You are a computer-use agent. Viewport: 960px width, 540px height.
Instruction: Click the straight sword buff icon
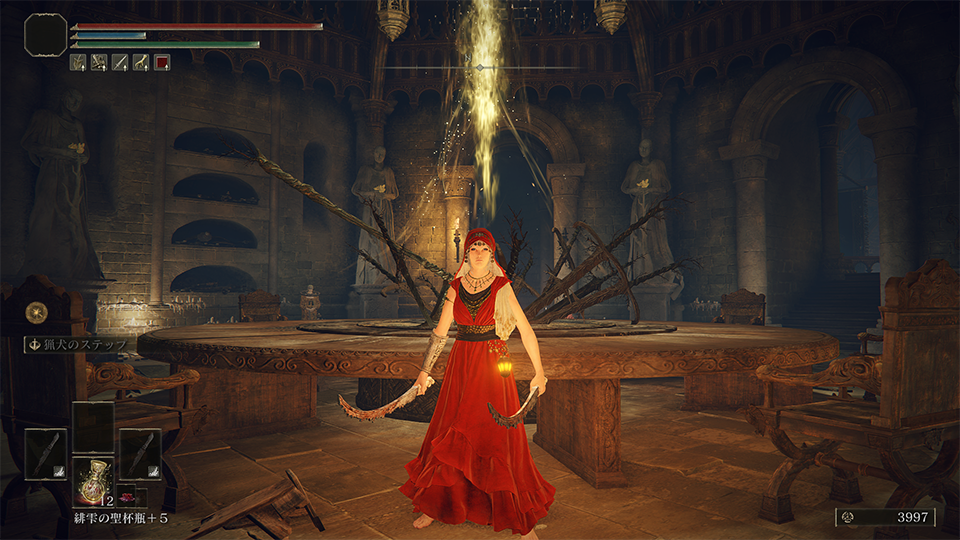[x=120, y=62]
